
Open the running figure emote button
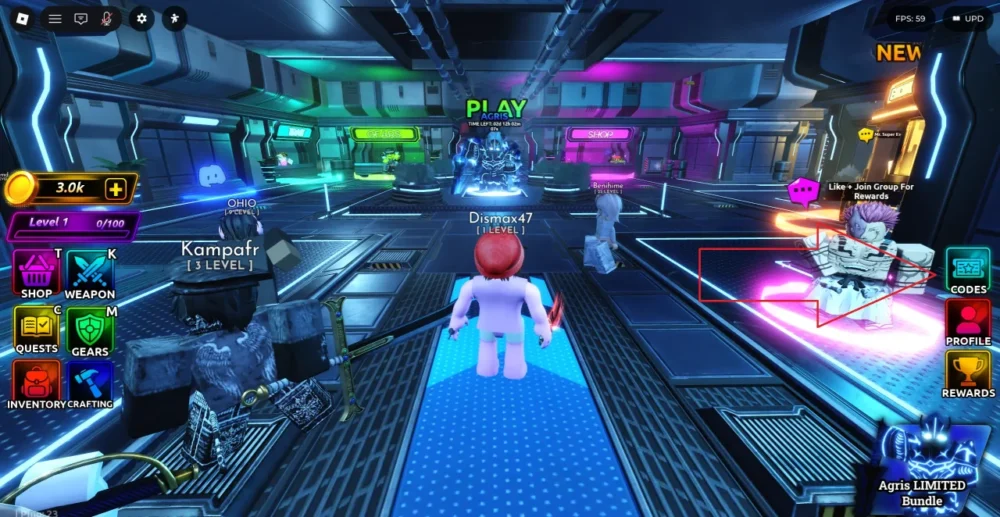(x=175, y=19)
